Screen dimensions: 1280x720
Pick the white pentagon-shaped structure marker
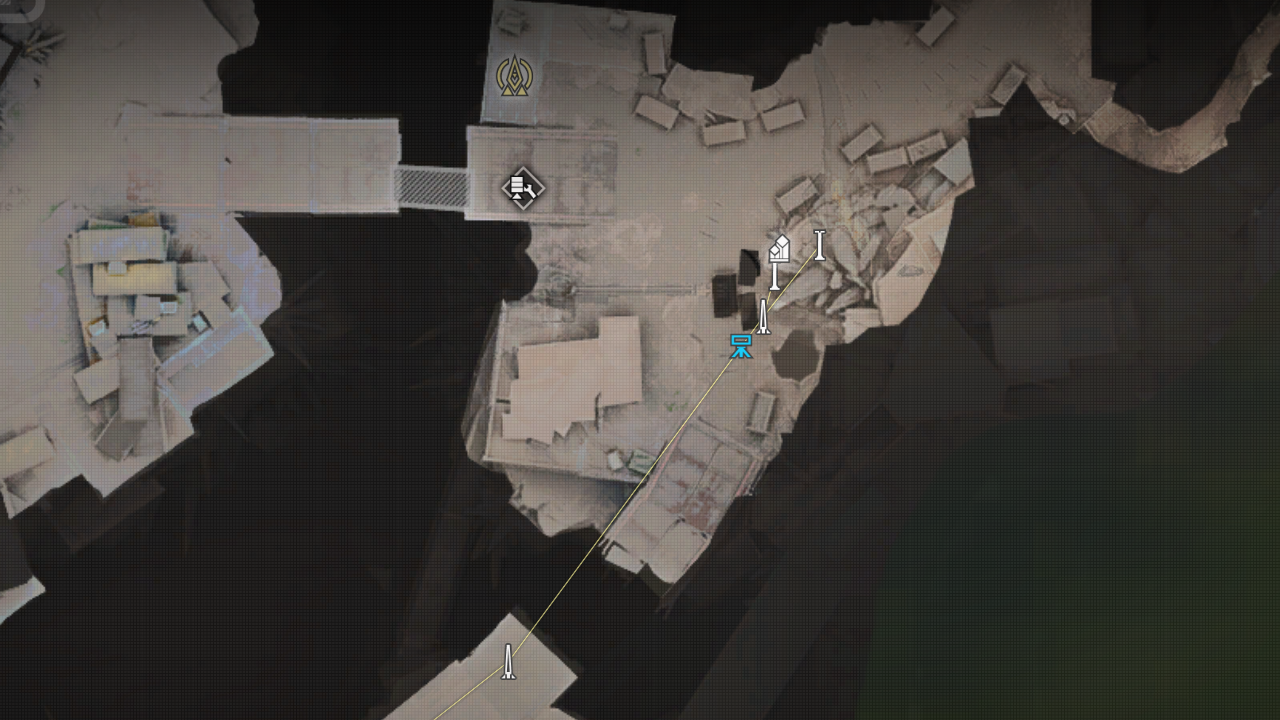coord(779,249)
